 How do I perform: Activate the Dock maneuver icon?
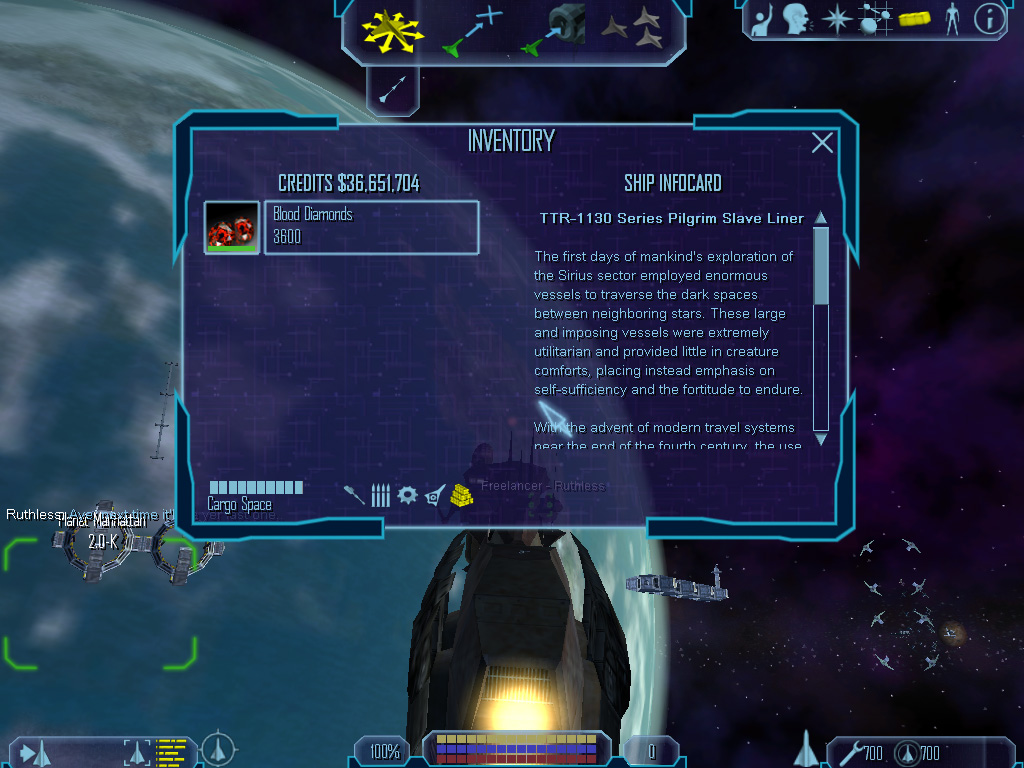point(554,29)
